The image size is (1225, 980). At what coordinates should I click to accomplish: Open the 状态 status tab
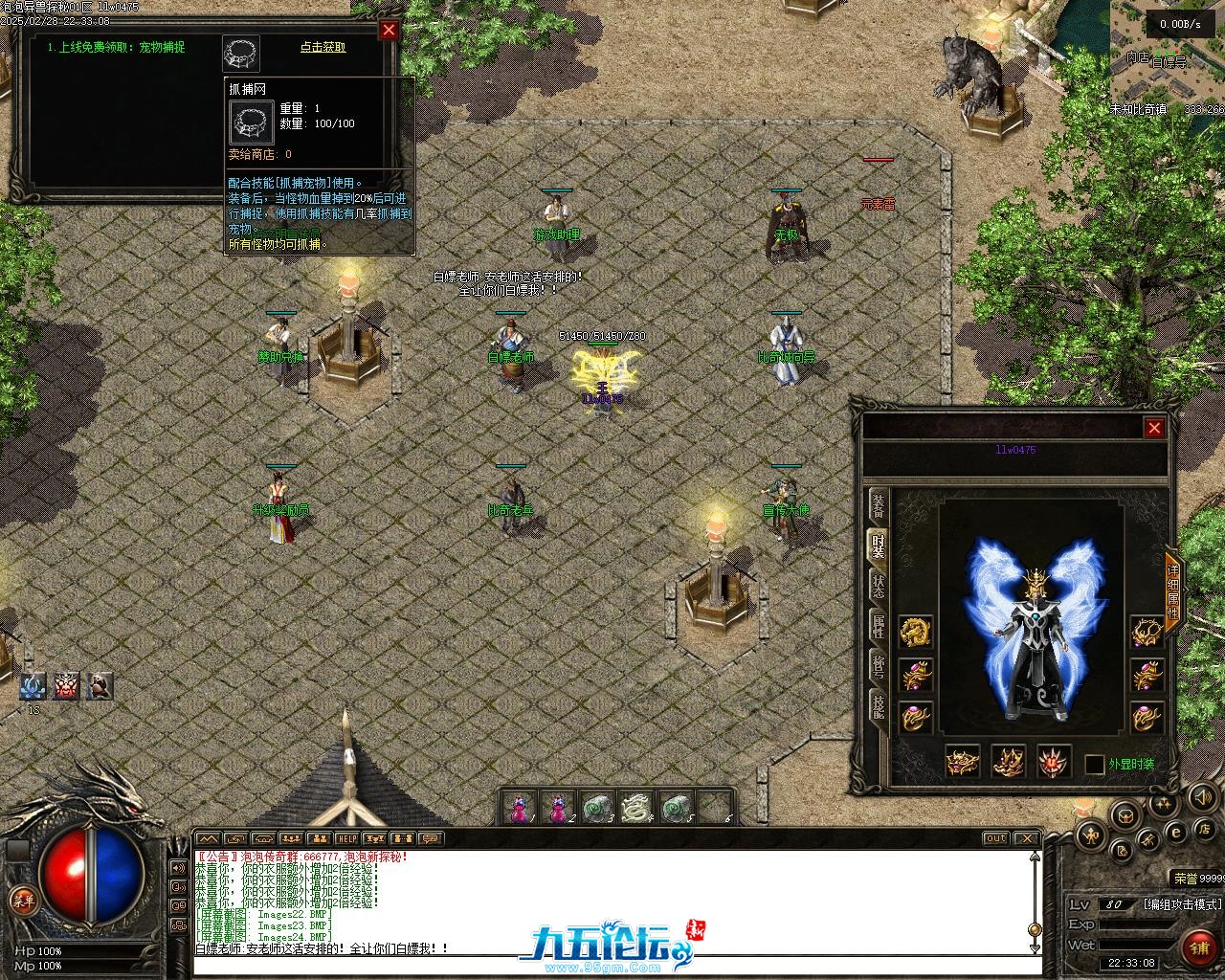(878, 586)
